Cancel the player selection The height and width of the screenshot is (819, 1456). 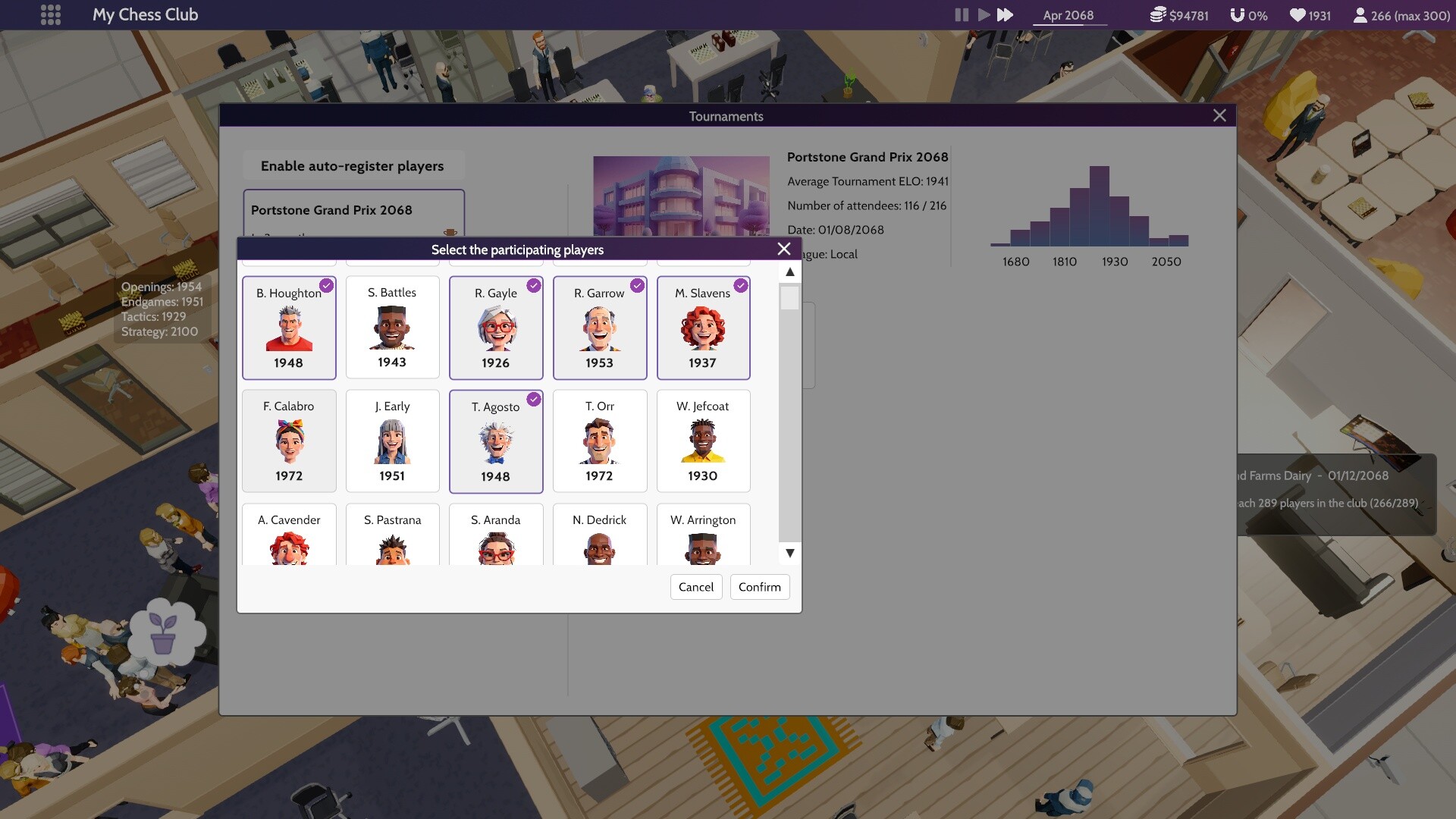pyautogui.click(x=695, y=587)
